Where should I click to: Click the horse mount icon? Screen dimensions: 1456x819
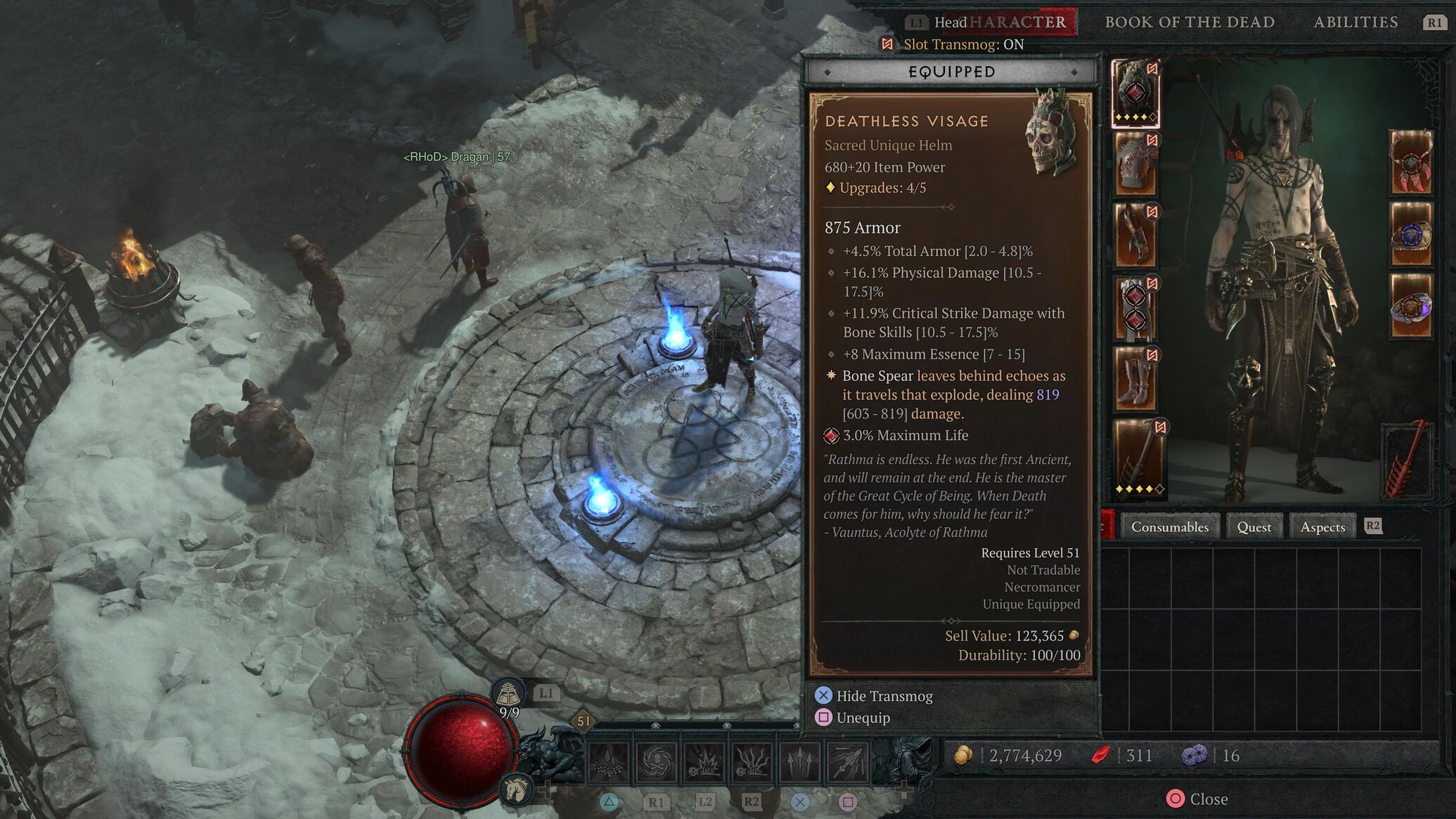pos(515,789)
